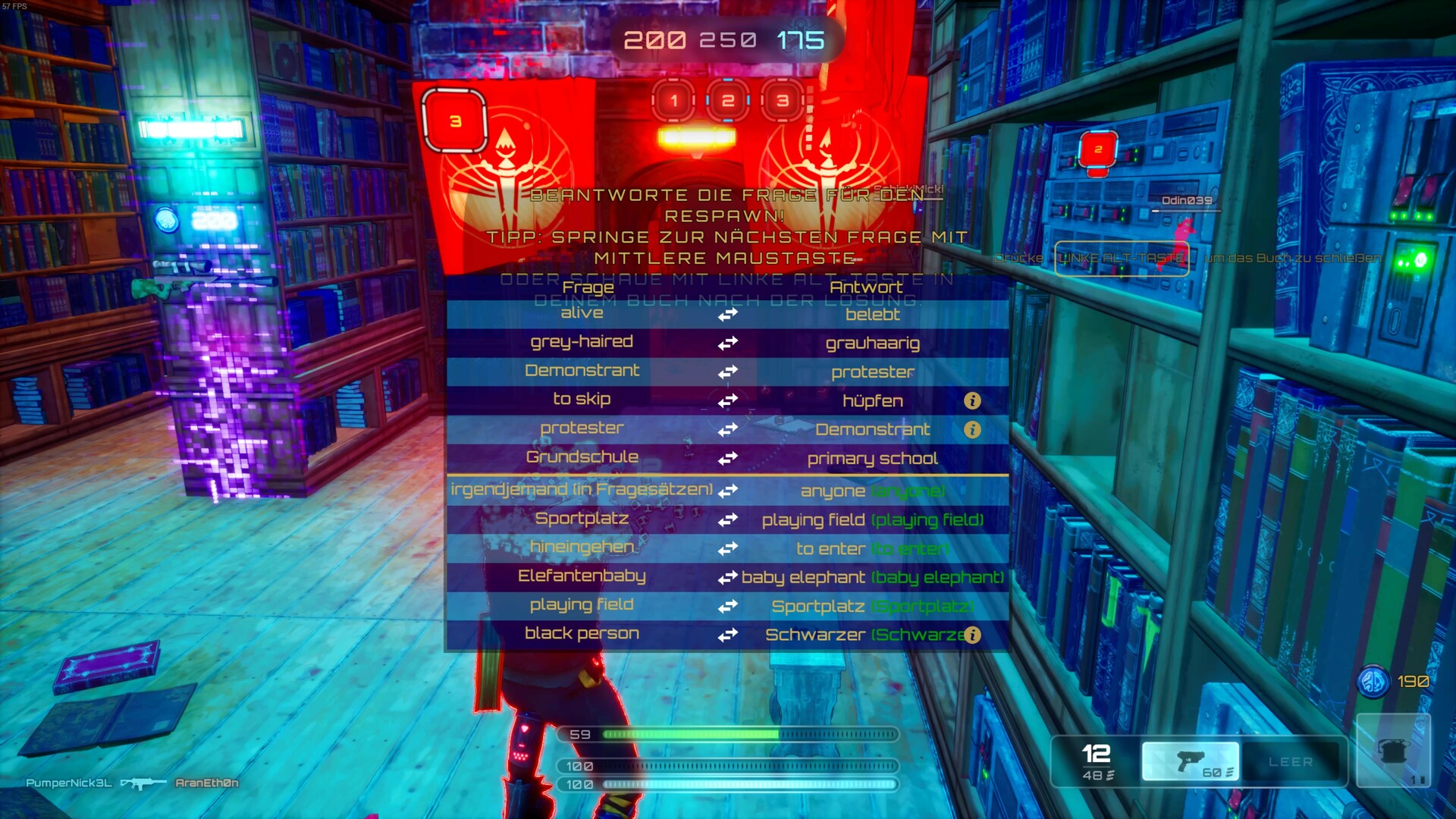Click the number 2 badge above Odin039
The image size is (1456, 819).
(x=1097, y=150)
